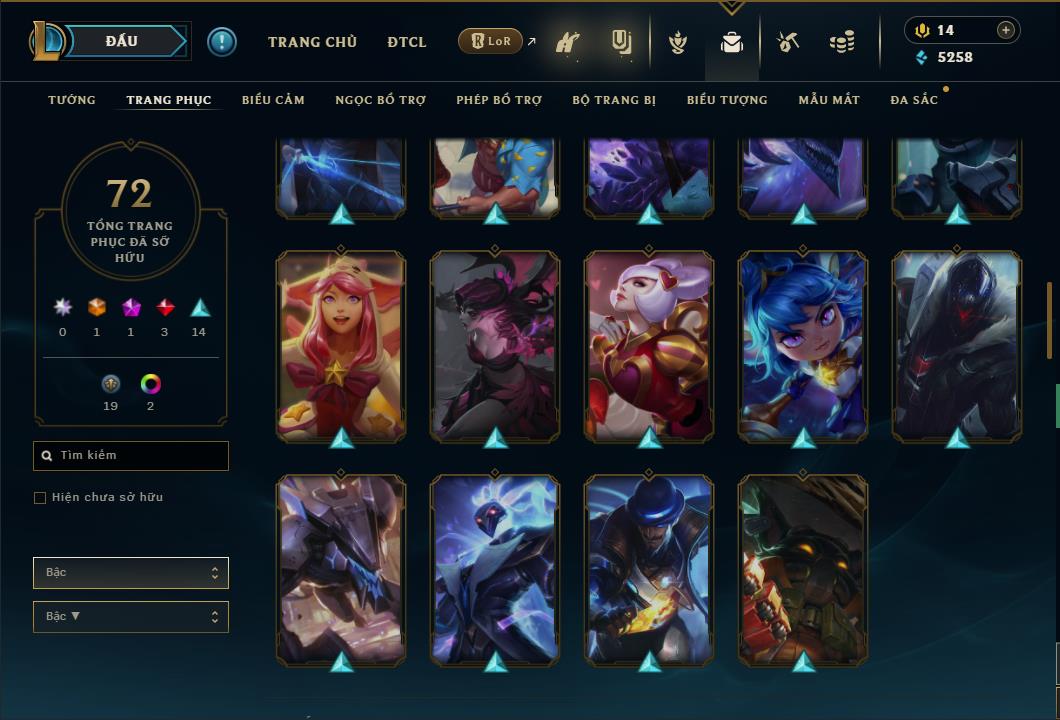This screenshot has width=1060, height=720.
Task: Click the blue exclamation alert icon
Action: [222, 42]
